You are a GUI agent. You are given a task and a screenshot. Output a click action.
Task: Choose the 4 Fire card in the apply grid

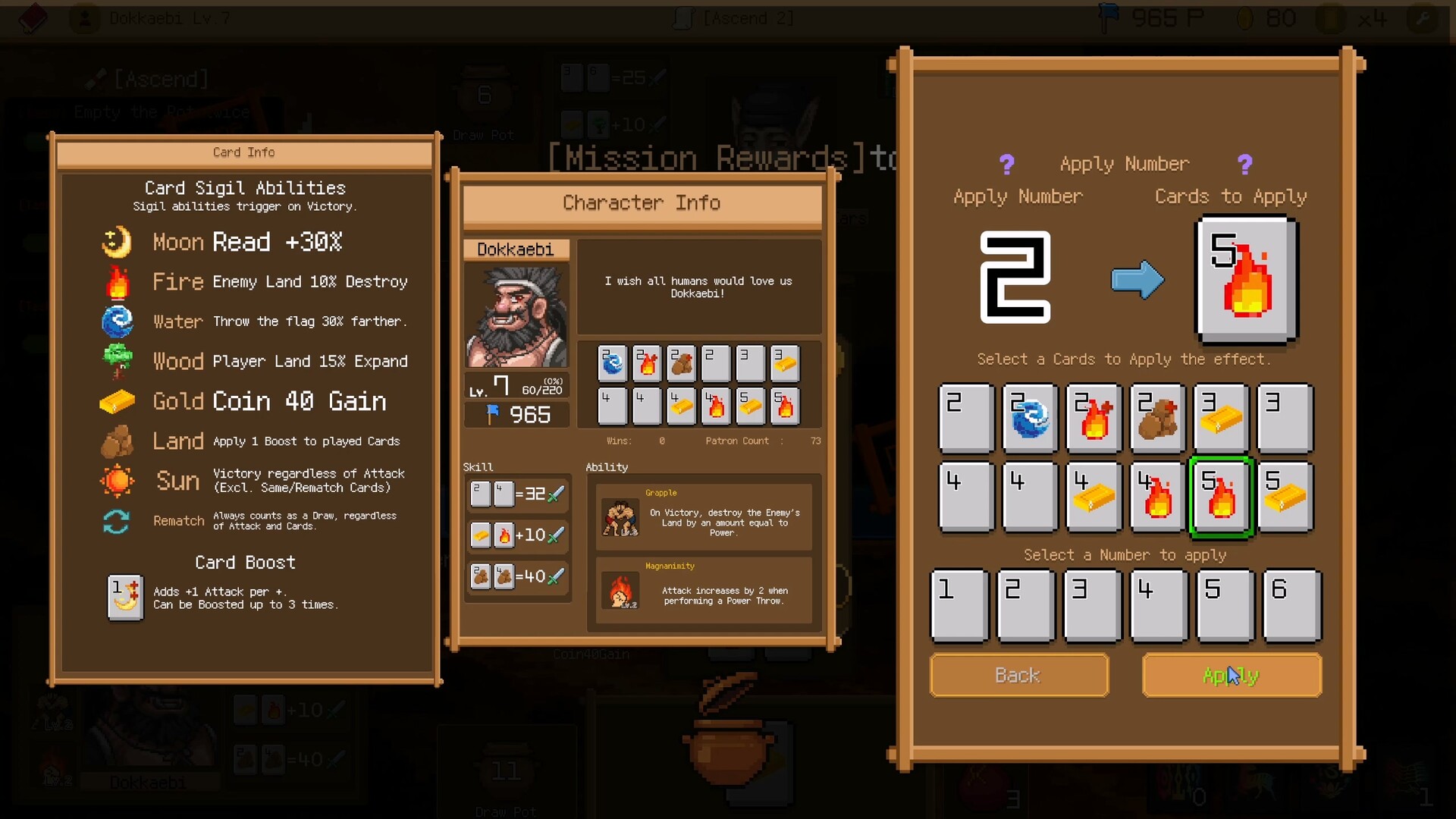pos(1157,497)
